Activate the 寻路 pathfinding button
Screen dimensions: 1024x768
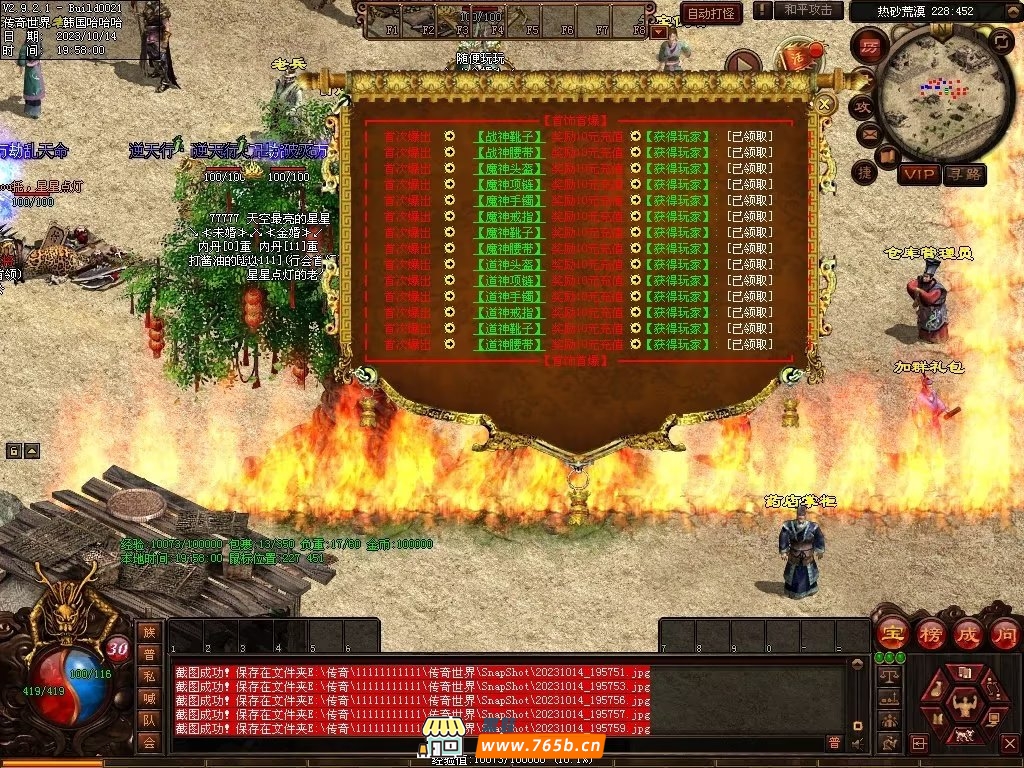pyautogui.click(x=964, y=174)
